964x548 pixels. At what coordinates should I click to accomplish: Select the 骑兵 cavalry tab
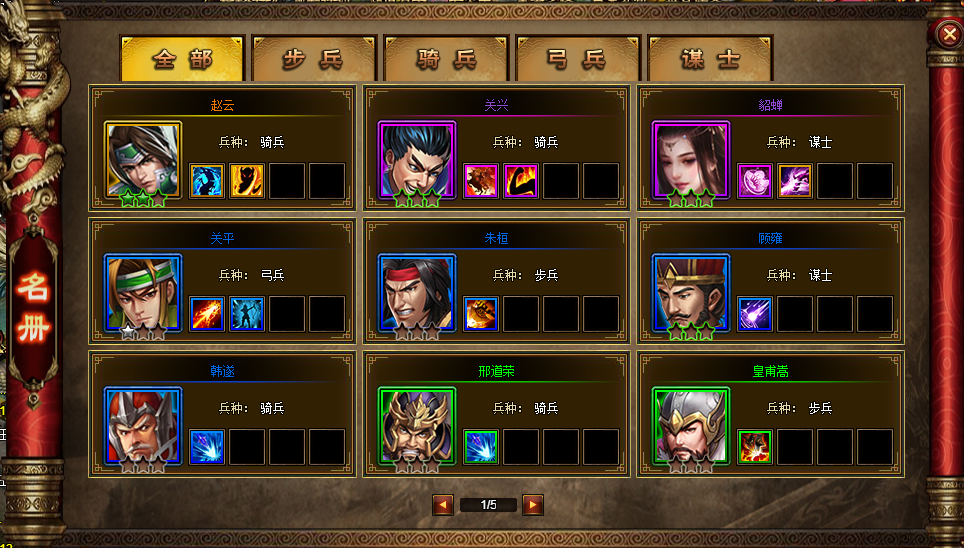click(446, 59)
